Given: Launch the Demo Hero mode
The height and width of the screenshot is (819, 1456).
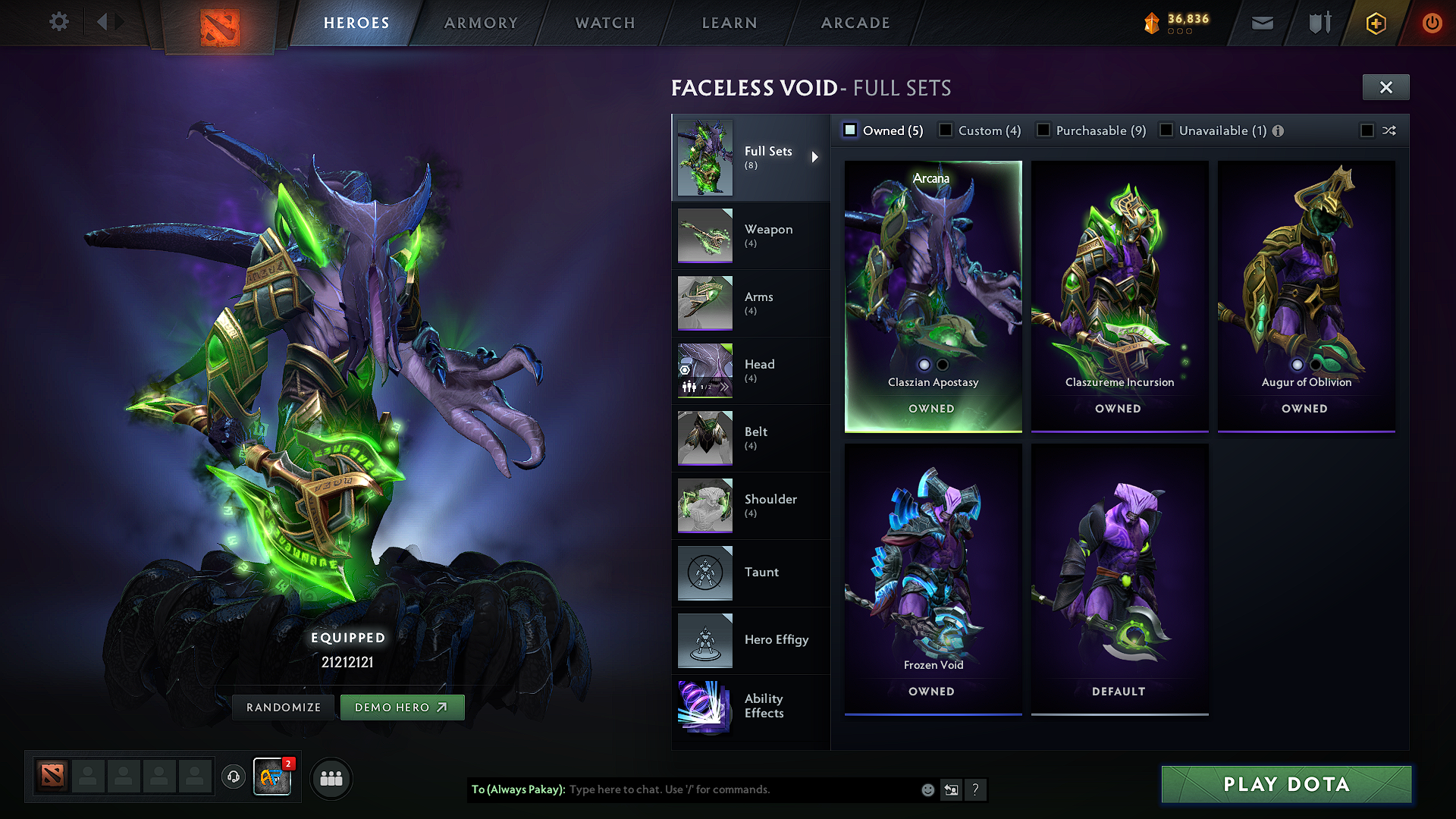Looking at the screenshot, I should pyautogui.click(x=401, y=707).
